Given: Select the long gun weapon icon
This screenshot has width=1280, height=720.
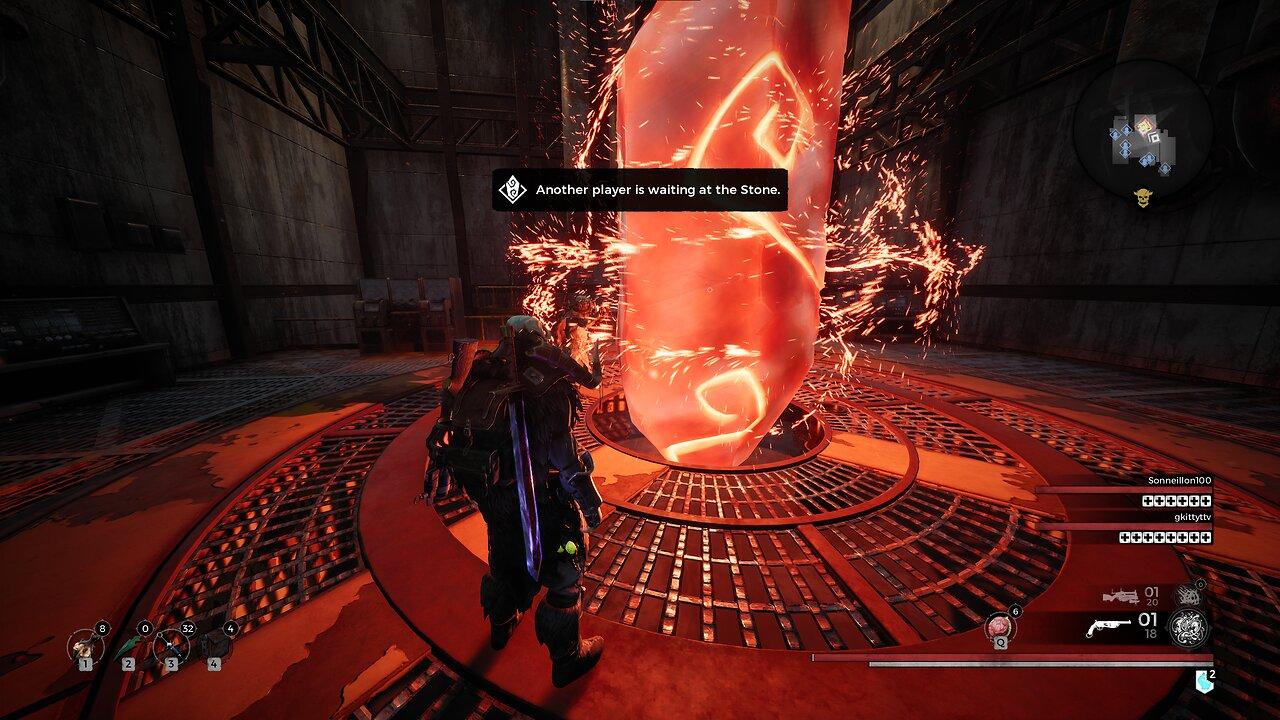Looking at the screenshot, I should pyautogui.click(x=1120, y=596).
